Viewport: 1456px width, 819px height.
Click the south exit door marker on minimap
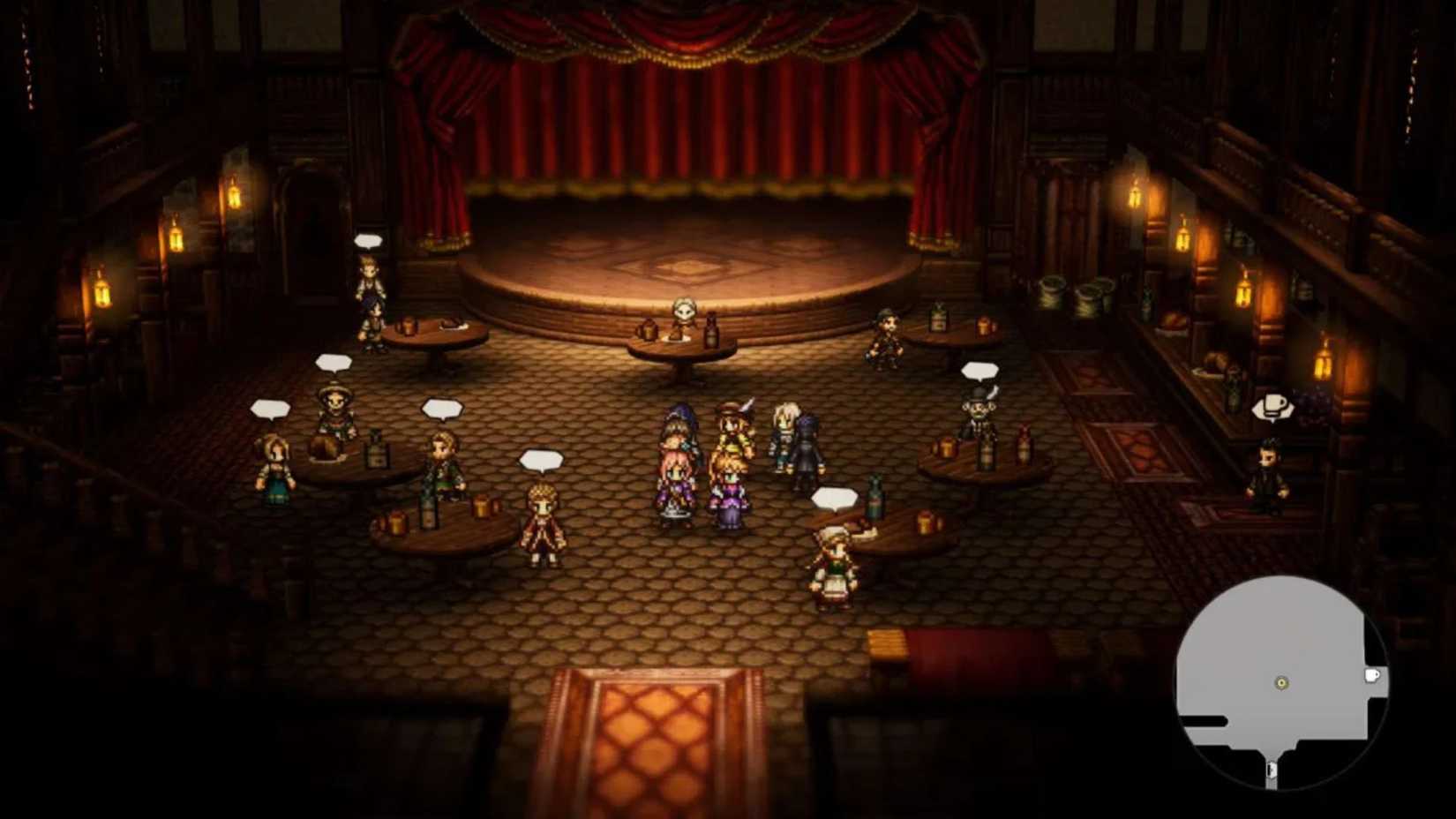pos(1271,770)
